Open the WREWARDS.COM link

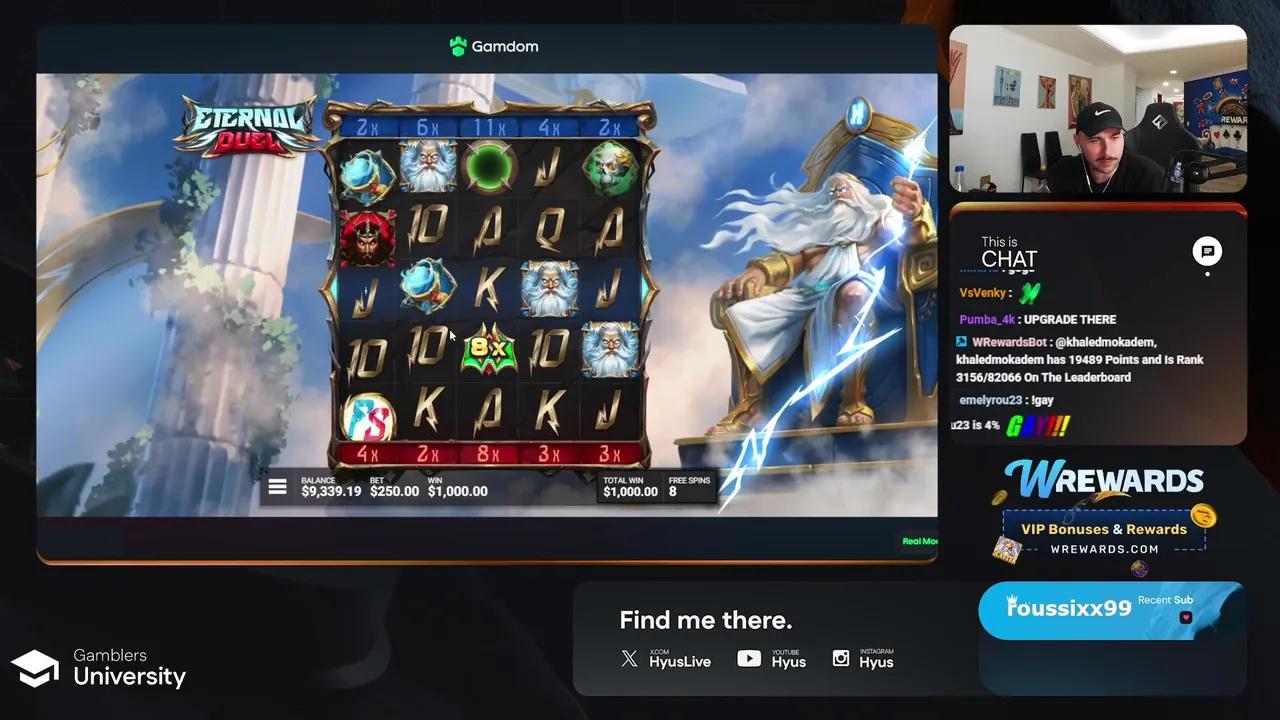coord(1104,549)
